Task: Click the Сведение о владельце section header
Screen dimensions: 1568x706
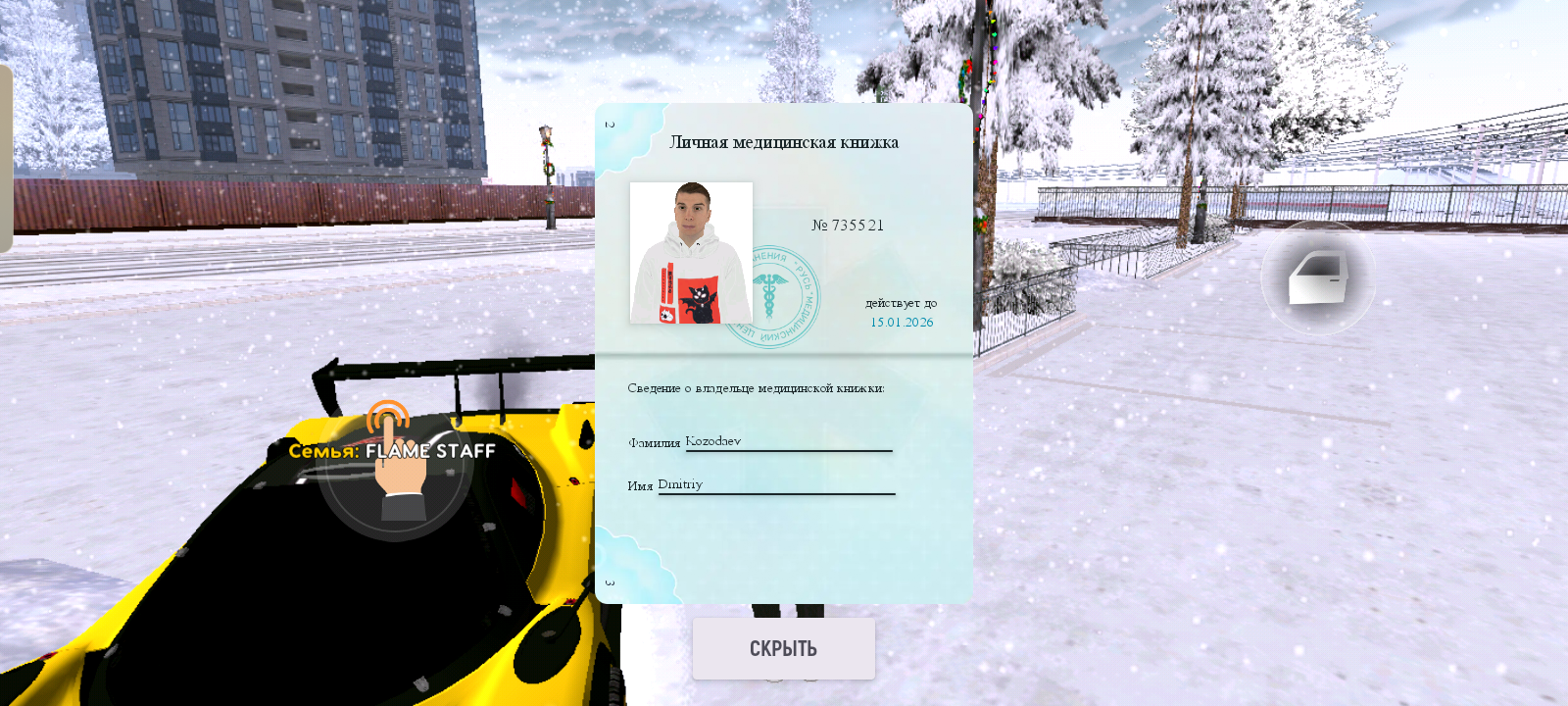Action: pyautogui.click(x=756, y=388)
